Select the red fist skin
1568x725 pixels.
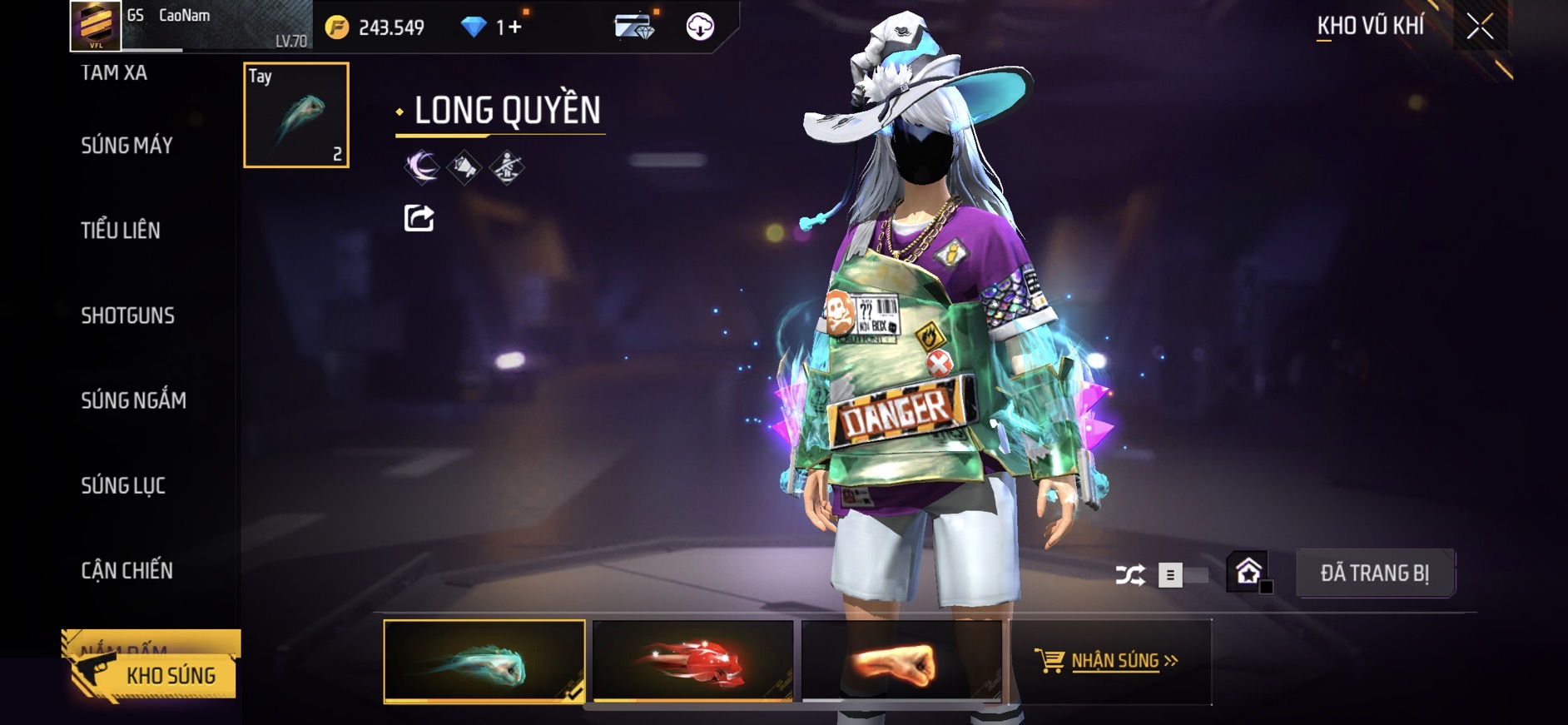pyautogui.click(x=692, y=662)
